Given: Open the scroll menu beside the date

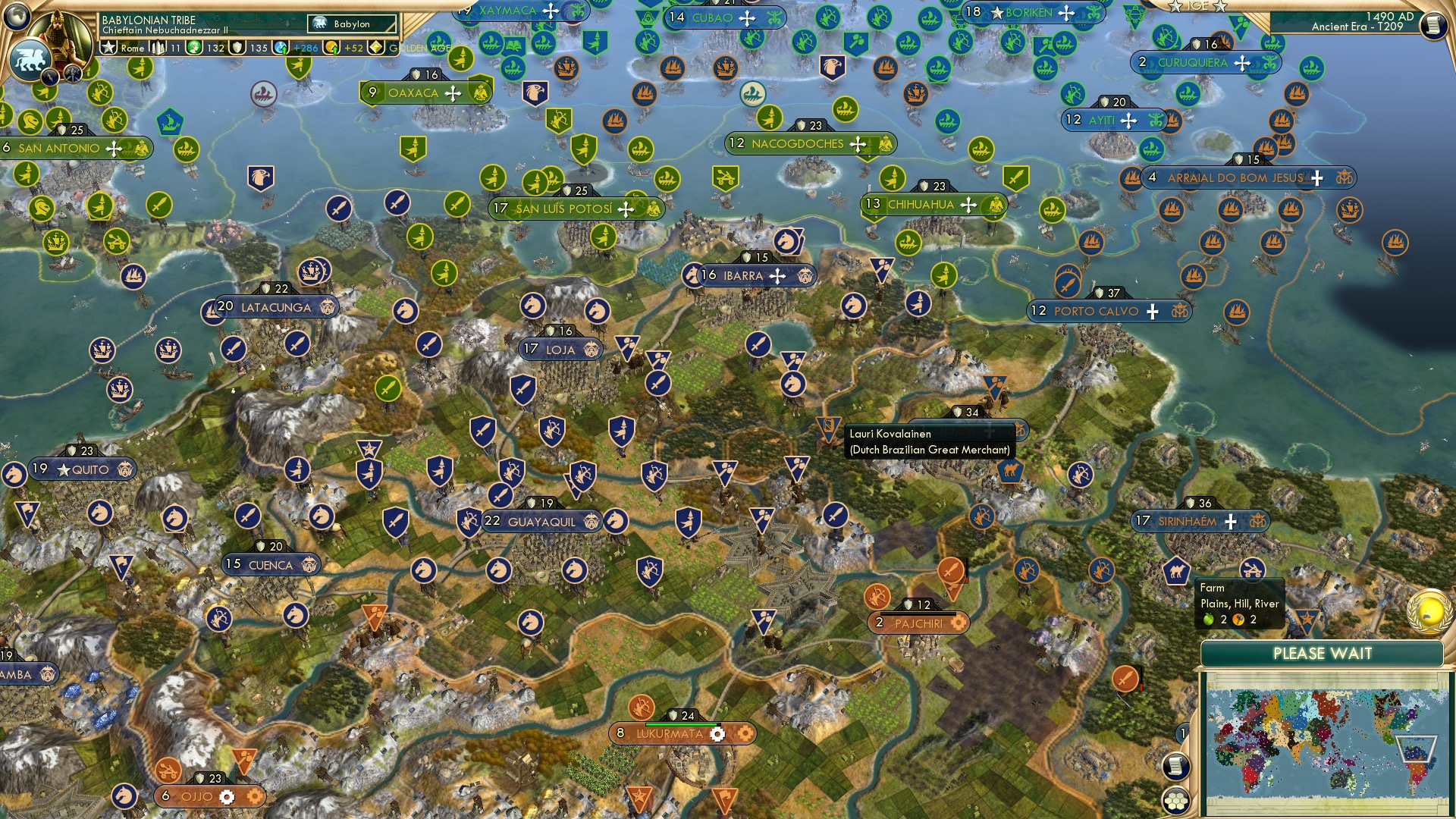Looking at the screenshot, I should (1433, 26).
